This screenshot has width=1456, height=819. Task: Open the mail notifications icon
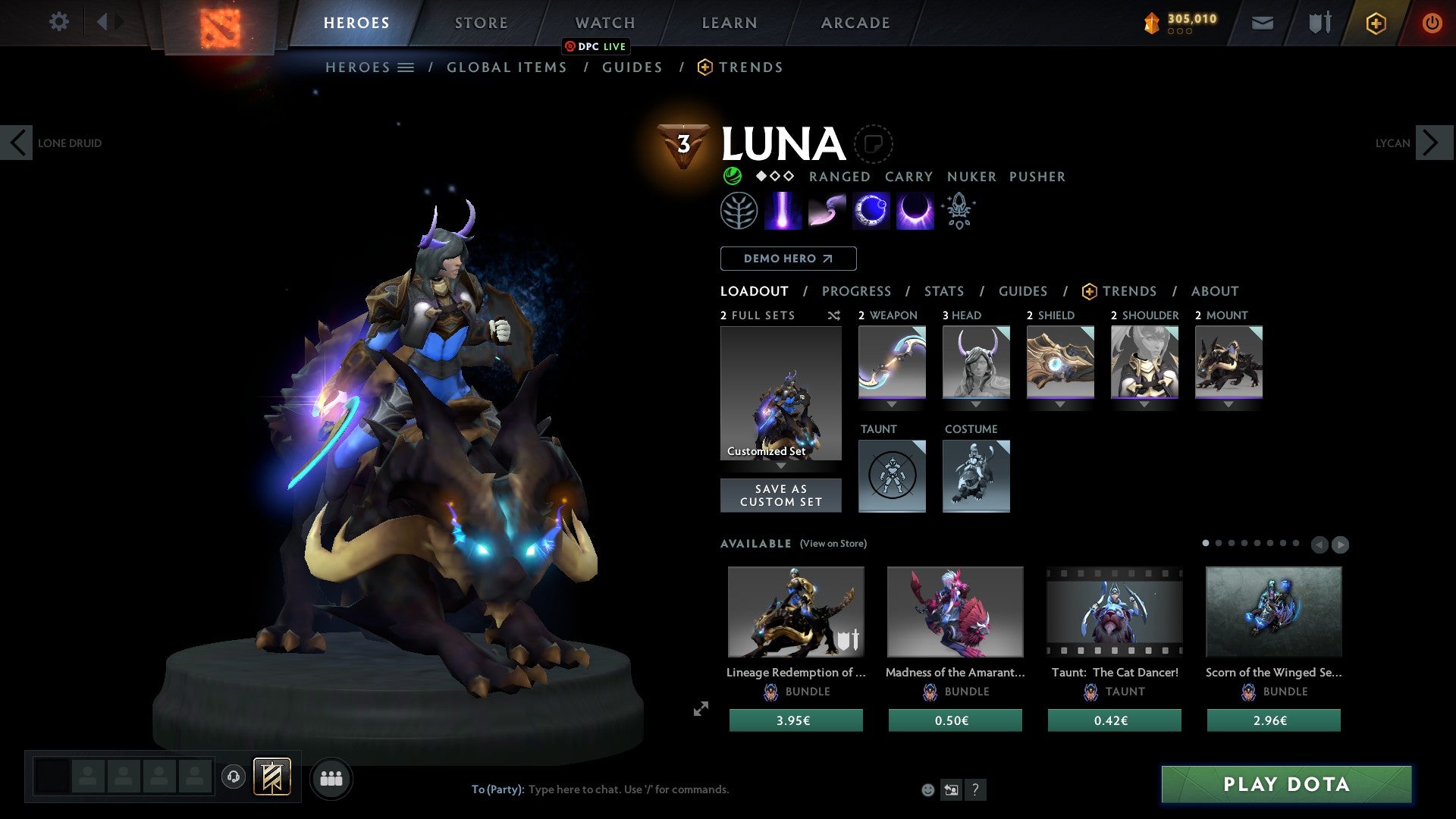1262,23
